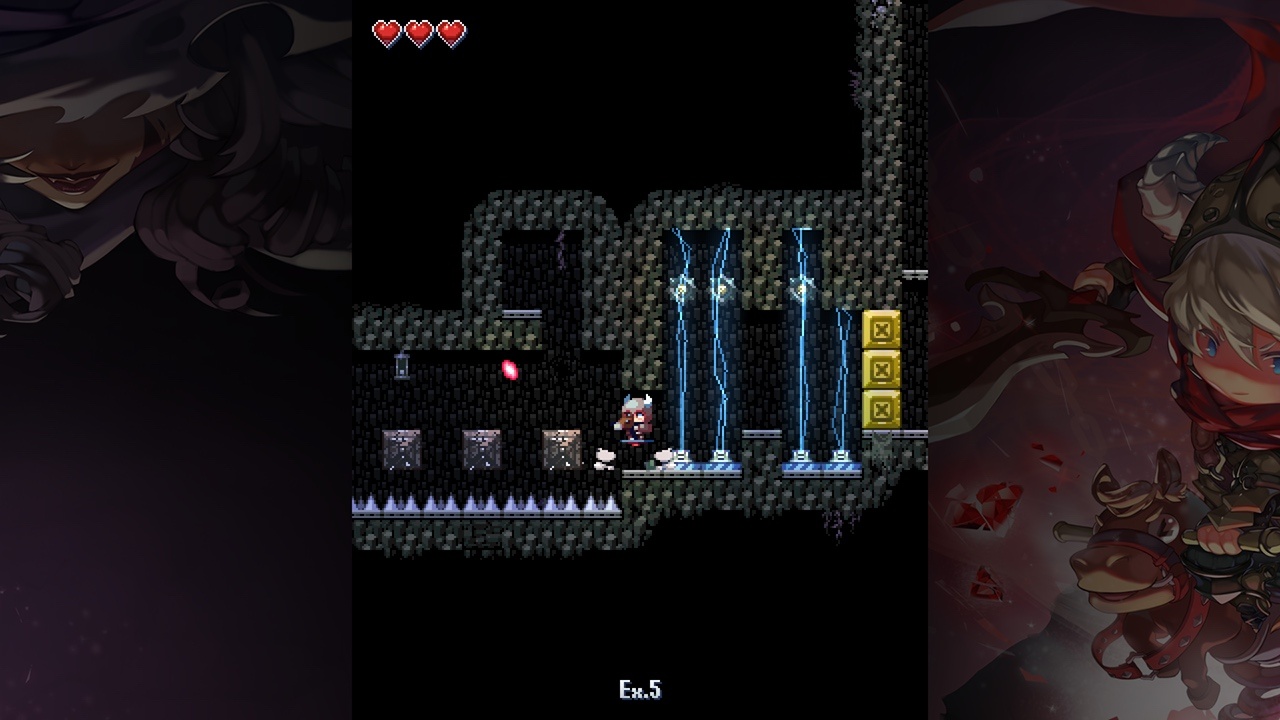Click the rightmost heart in the HUD

(453, 32)
